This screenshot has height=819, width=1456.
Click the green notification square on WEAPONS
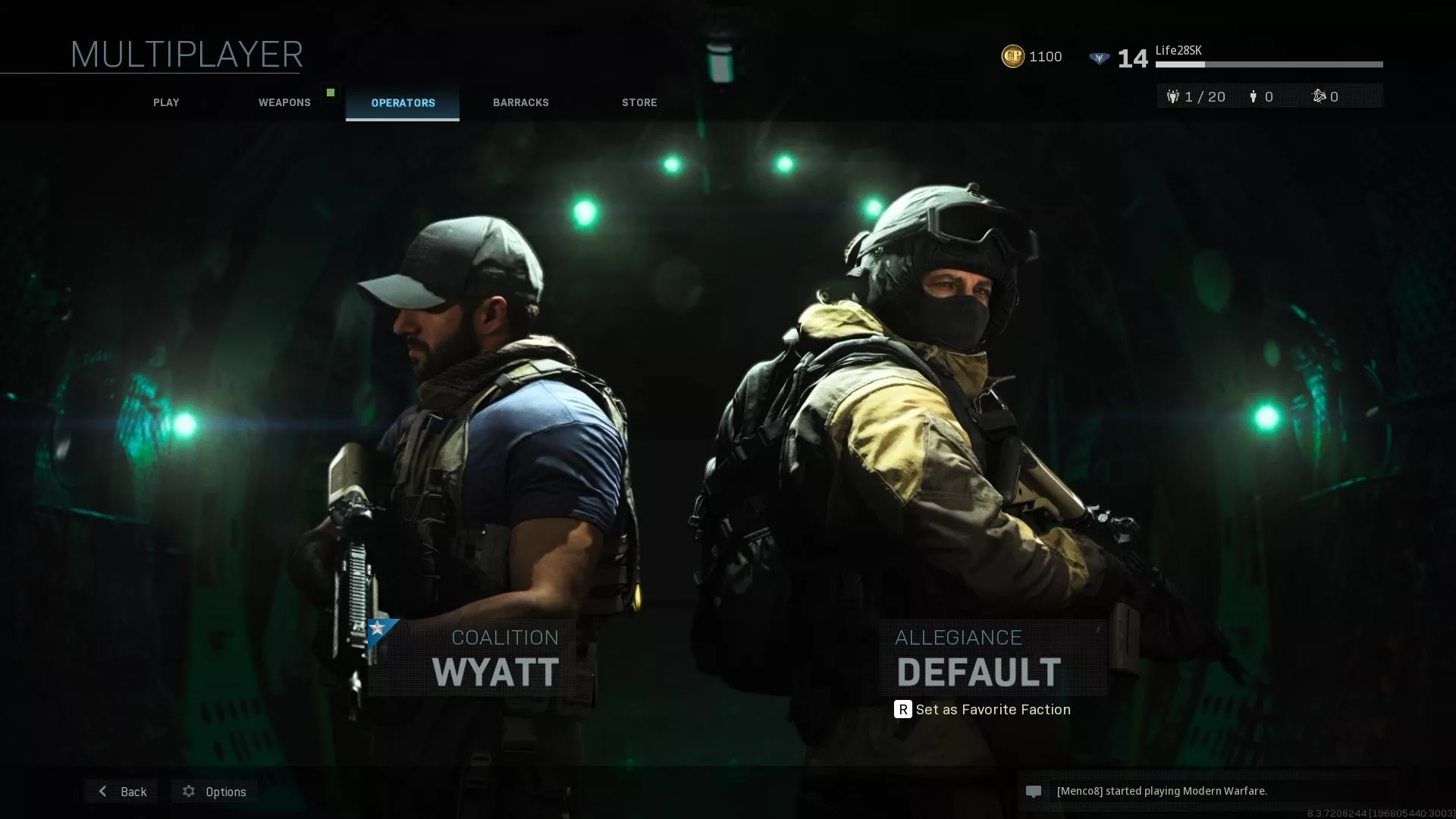pos(331,91)
